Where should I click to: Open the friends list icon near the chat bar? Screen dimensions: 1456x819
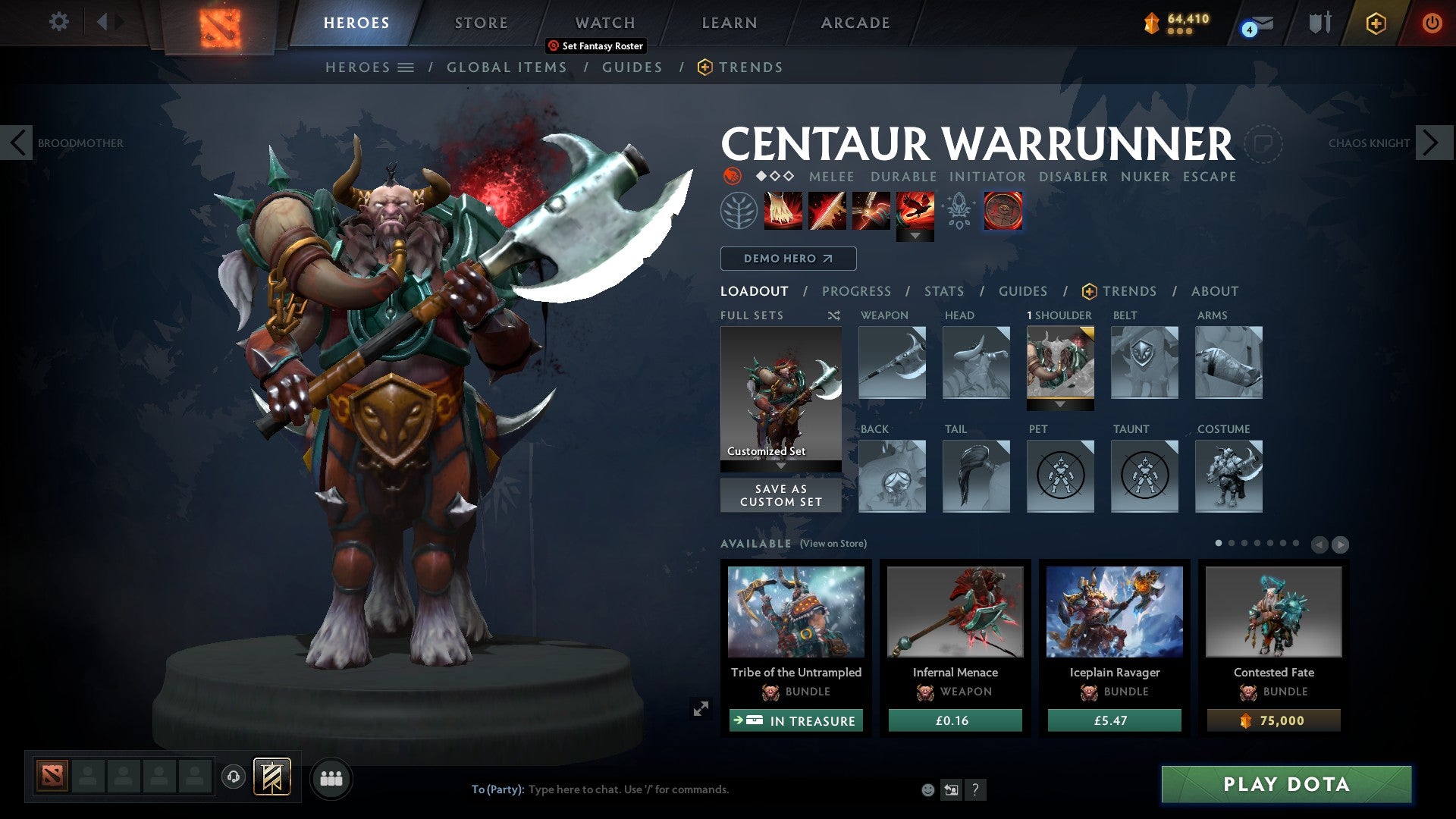point(331,778)
